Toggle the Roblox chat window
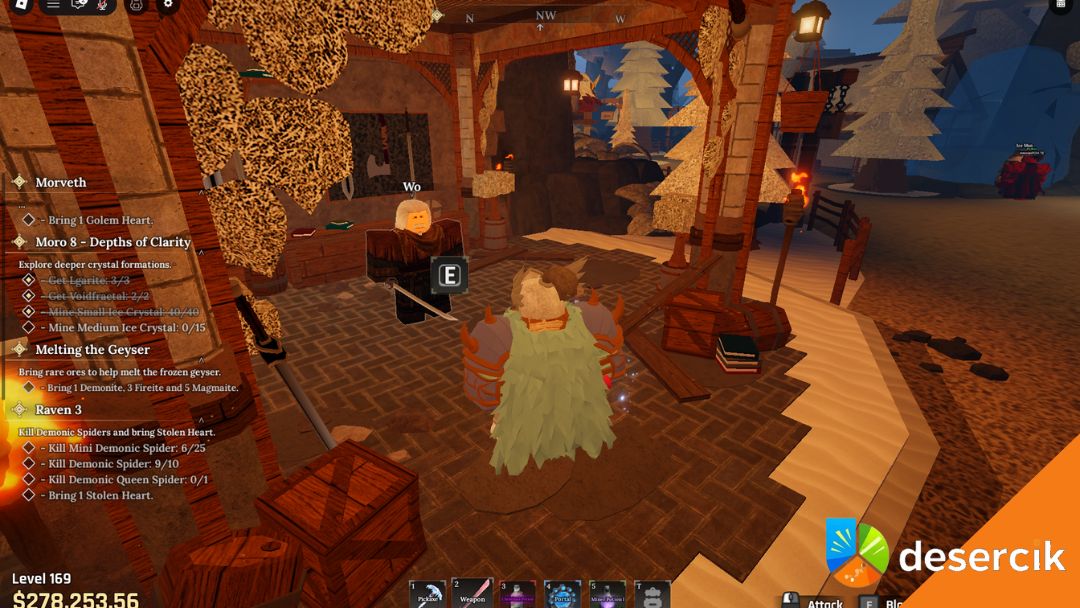This screenshot has width=1080, height=608. [81, 4]
